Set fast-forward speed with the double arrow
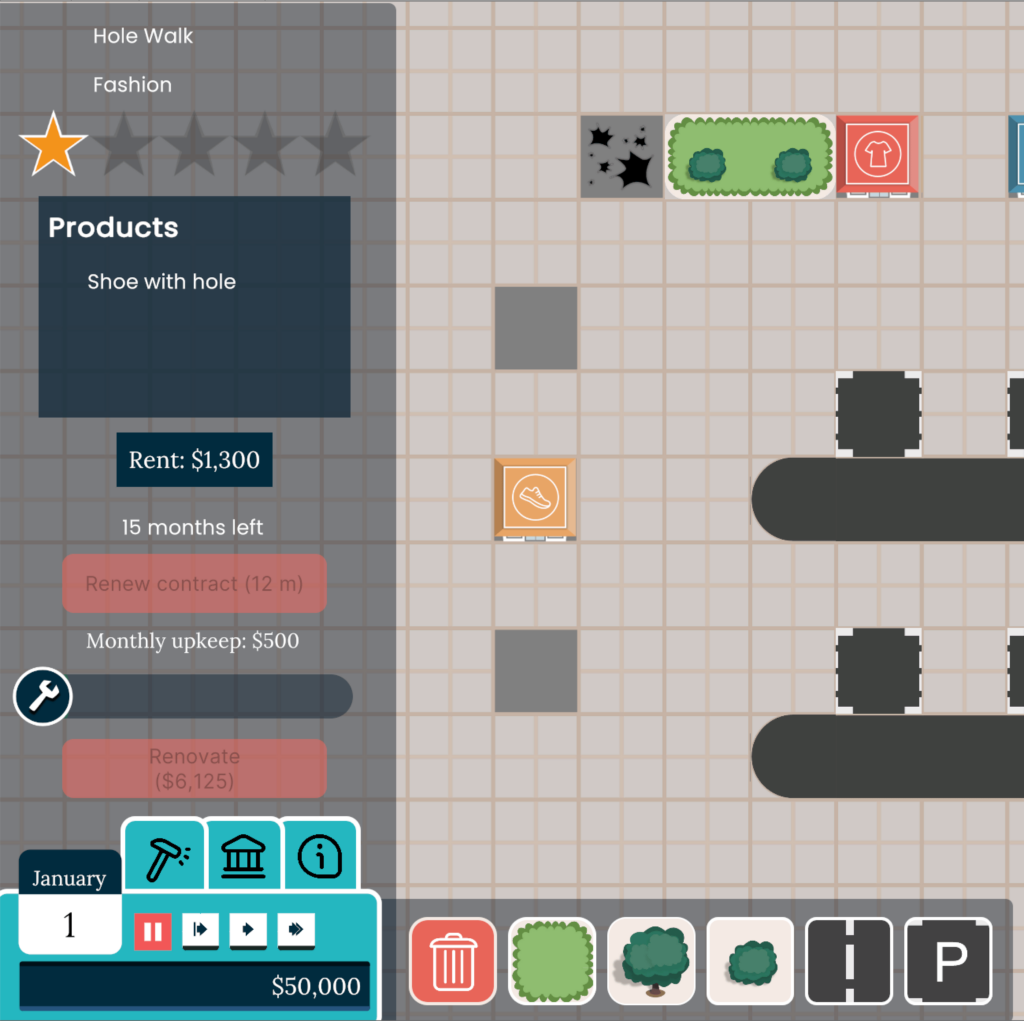The width and height of the screenshot is (1024, 1021). point(296,931)
